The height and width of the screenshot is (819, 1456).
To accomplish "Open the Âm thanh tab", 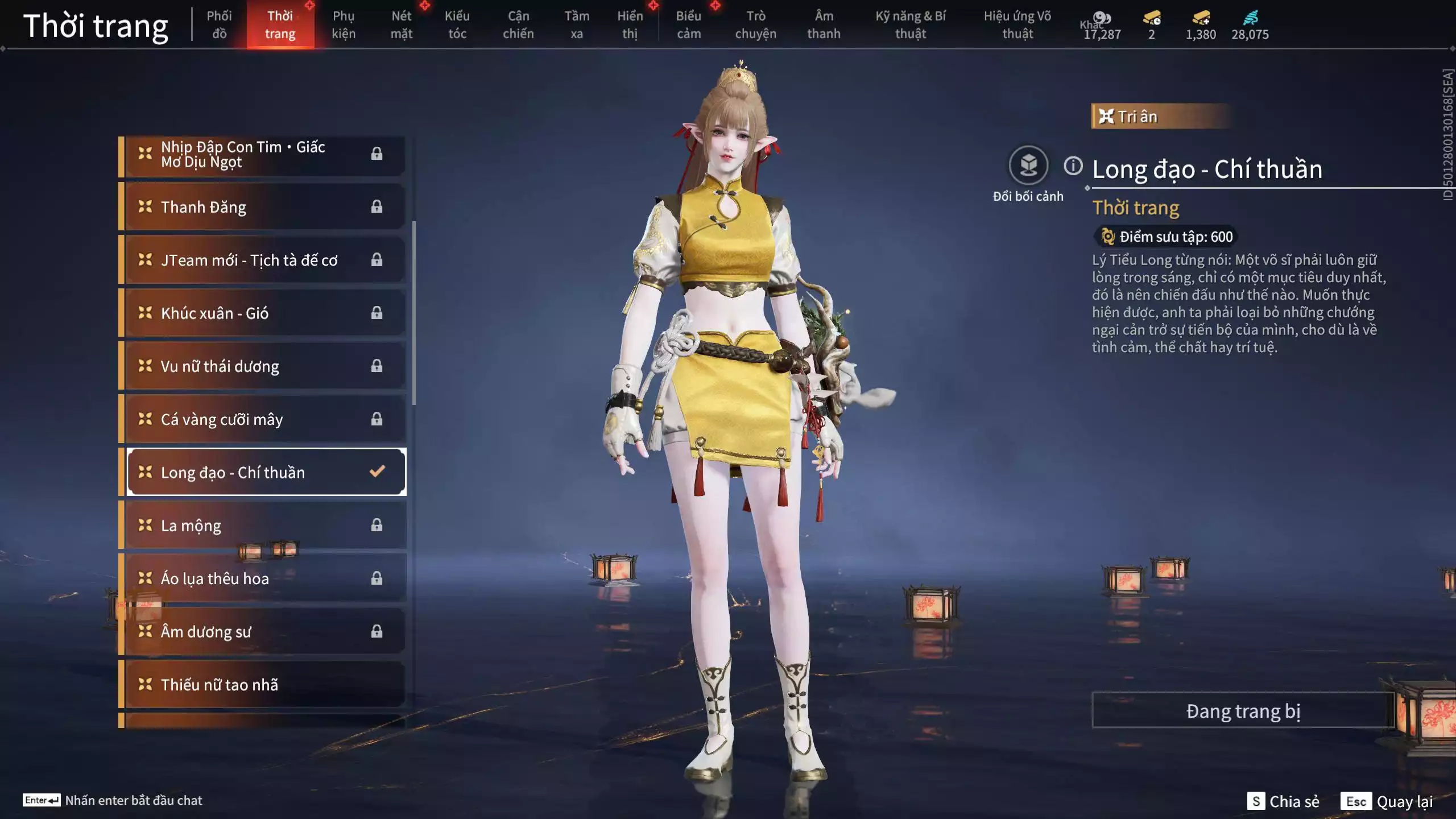I will (x=824, y=24).
